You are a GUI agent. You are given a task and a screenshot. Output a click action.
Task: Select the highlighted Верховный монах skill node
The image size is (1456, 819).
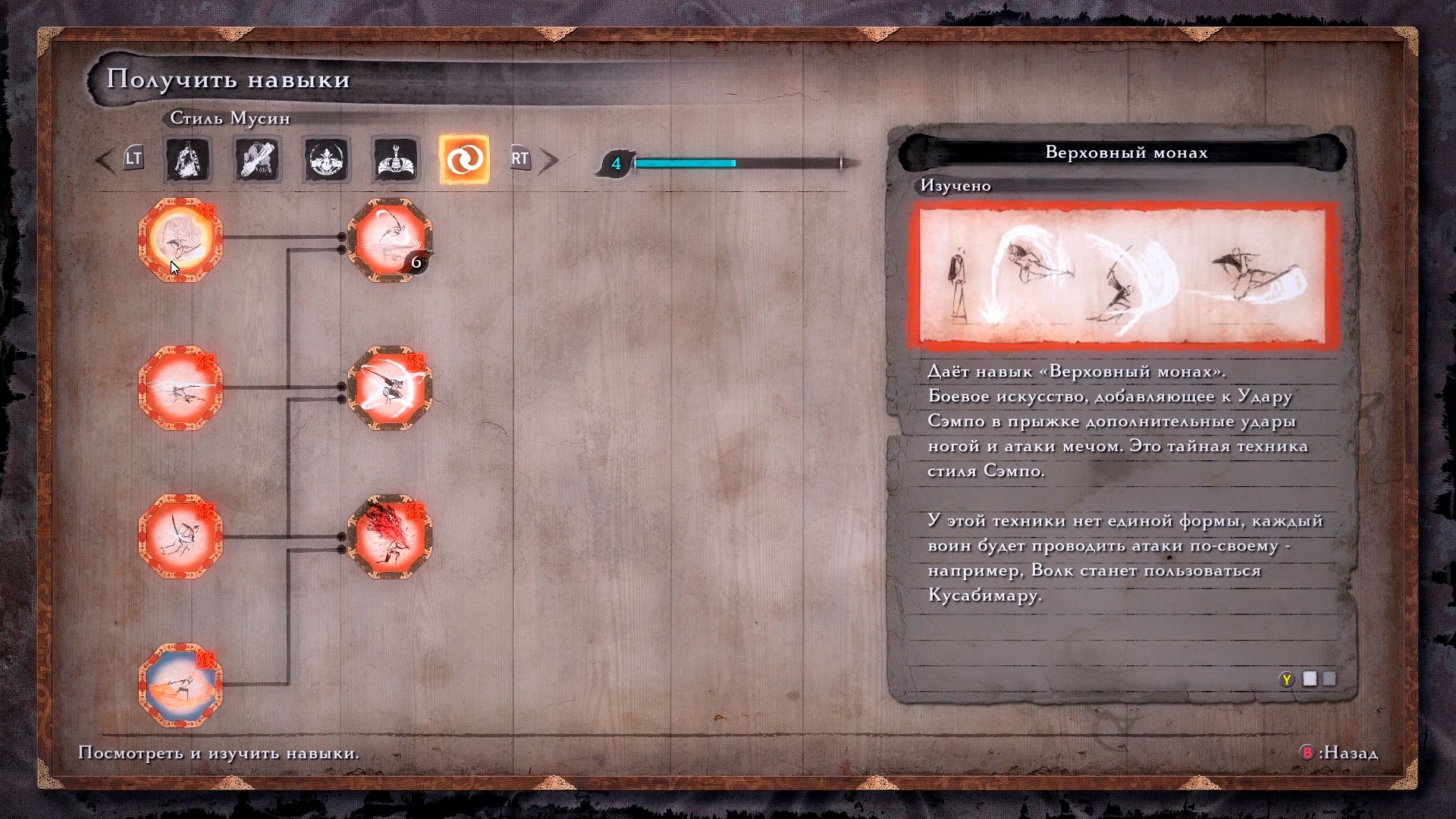coord(180,240)
